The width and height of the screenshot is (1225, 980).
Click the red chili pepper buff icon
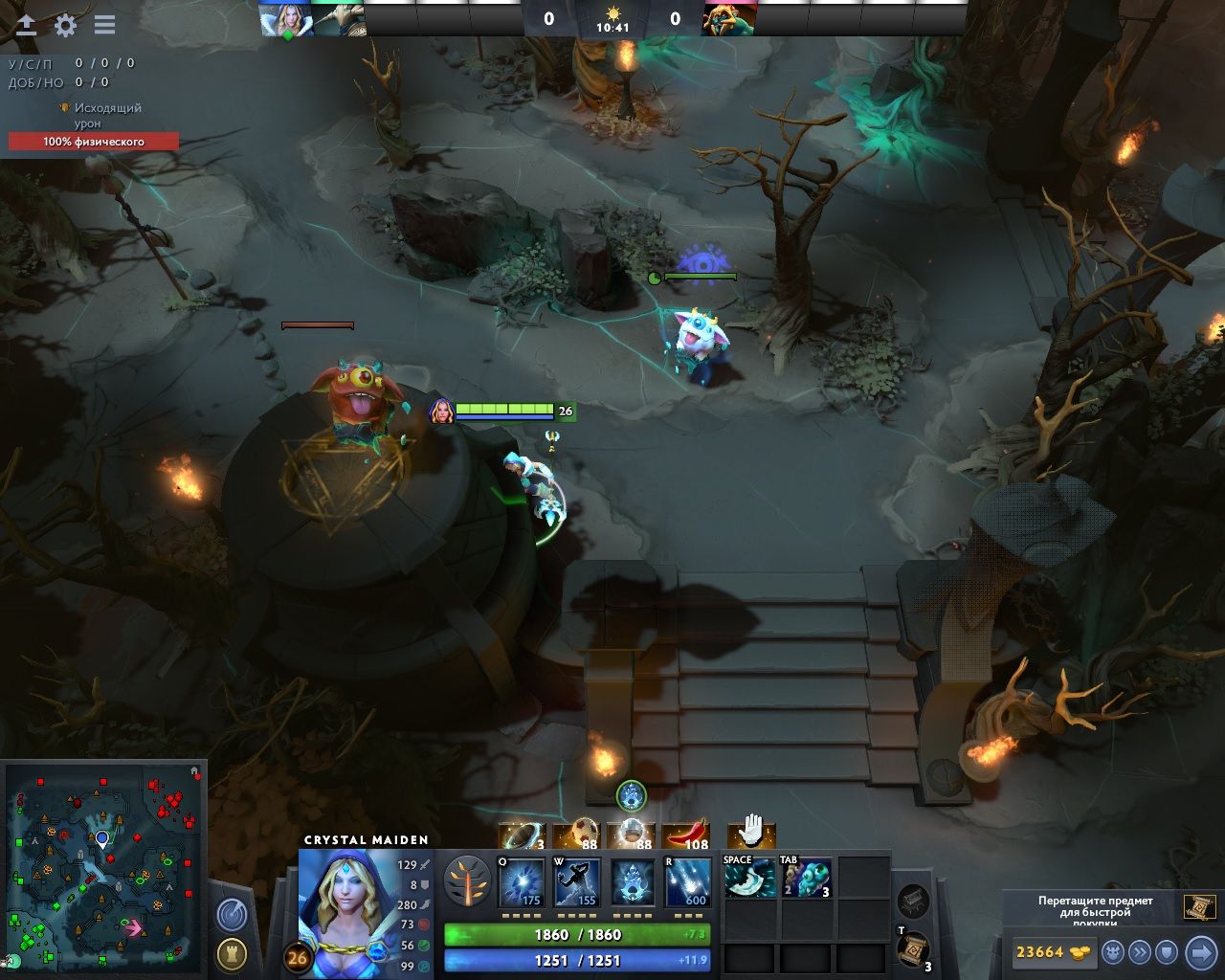point(685,835)
